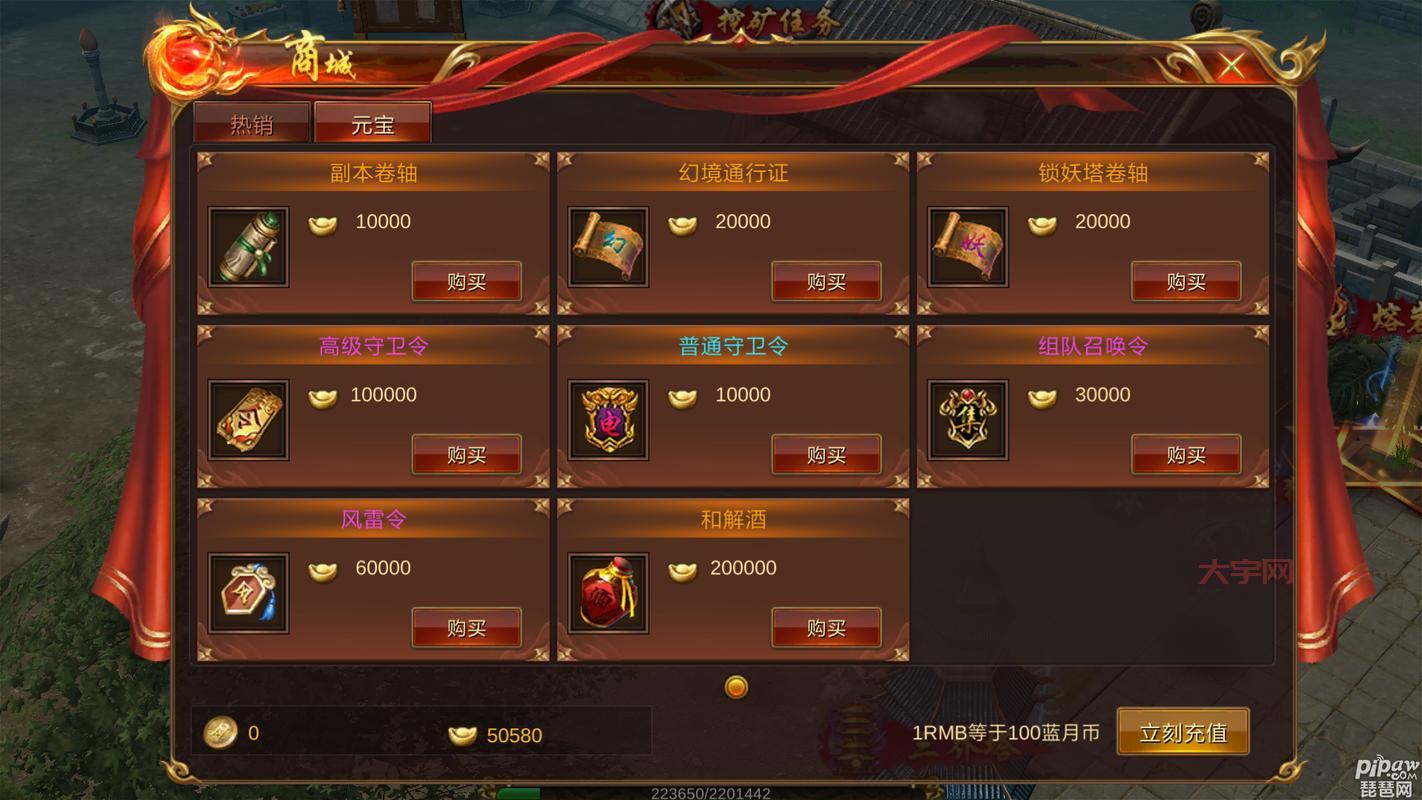This screenshot has height=800, width=1422.
Task: Click the page indicator dot below items
Action: point(735,688)
